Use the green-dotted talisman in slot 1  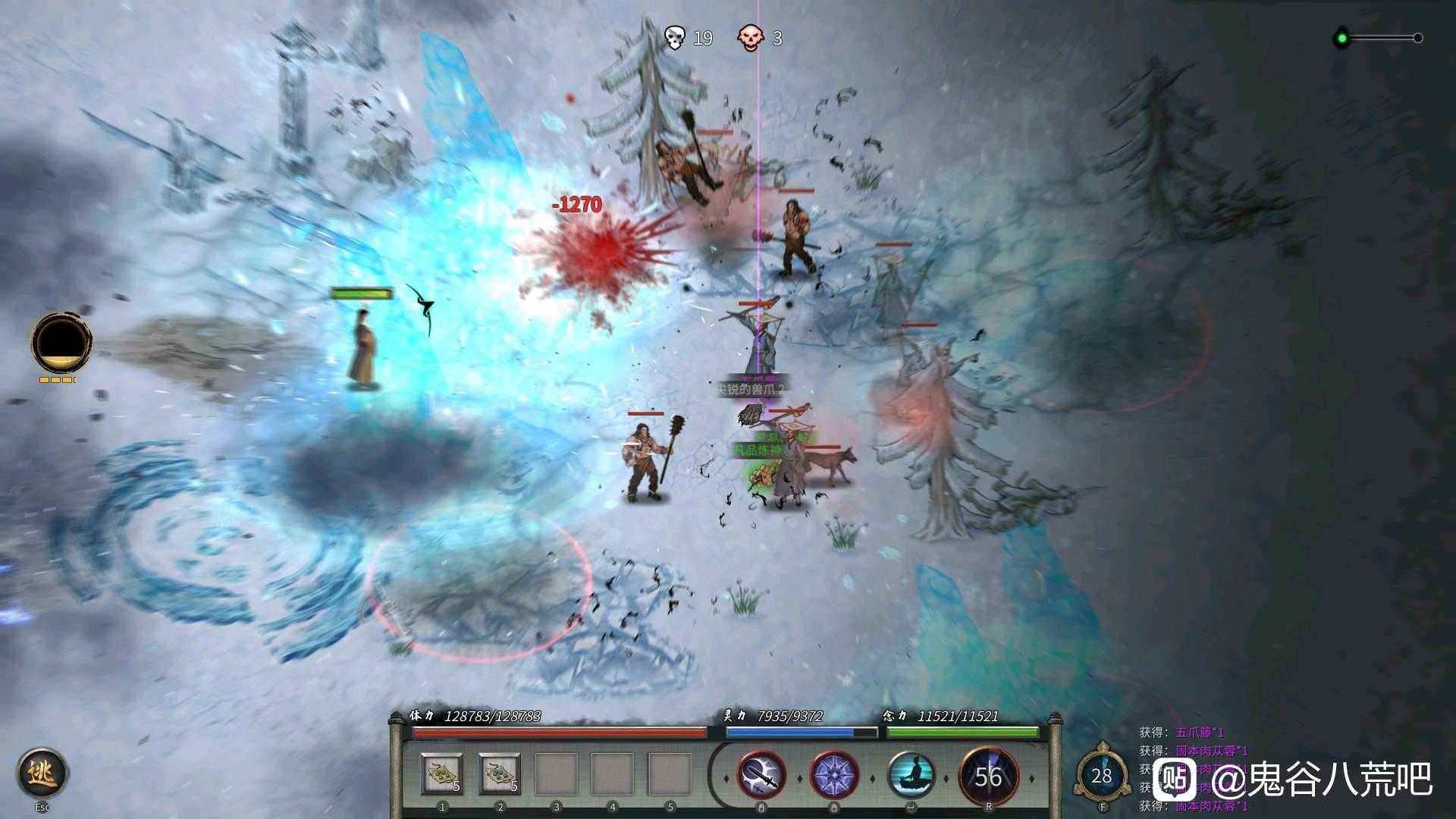click(442, 775)
